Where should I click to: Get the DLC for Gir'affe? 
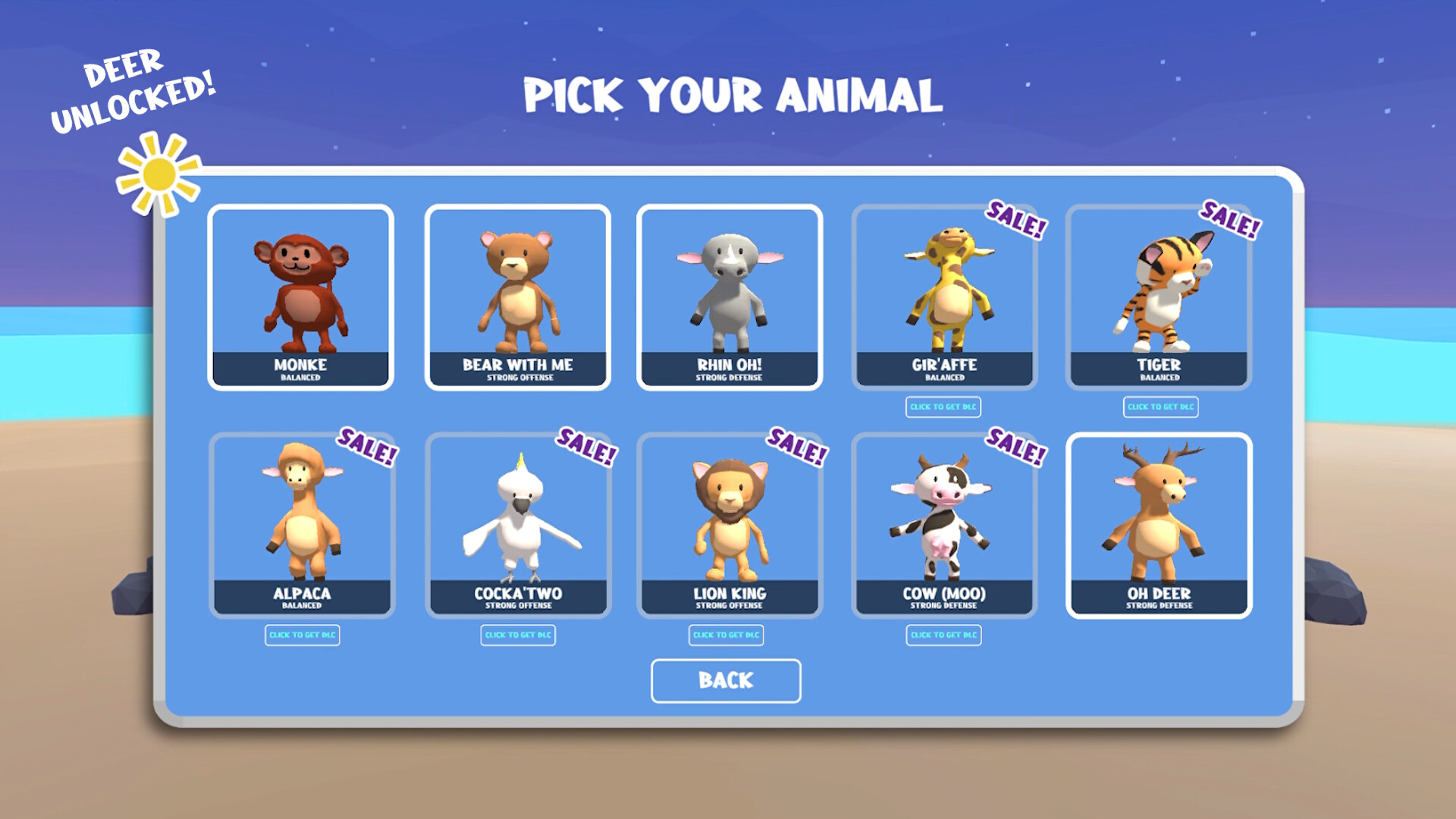[943, 408]
